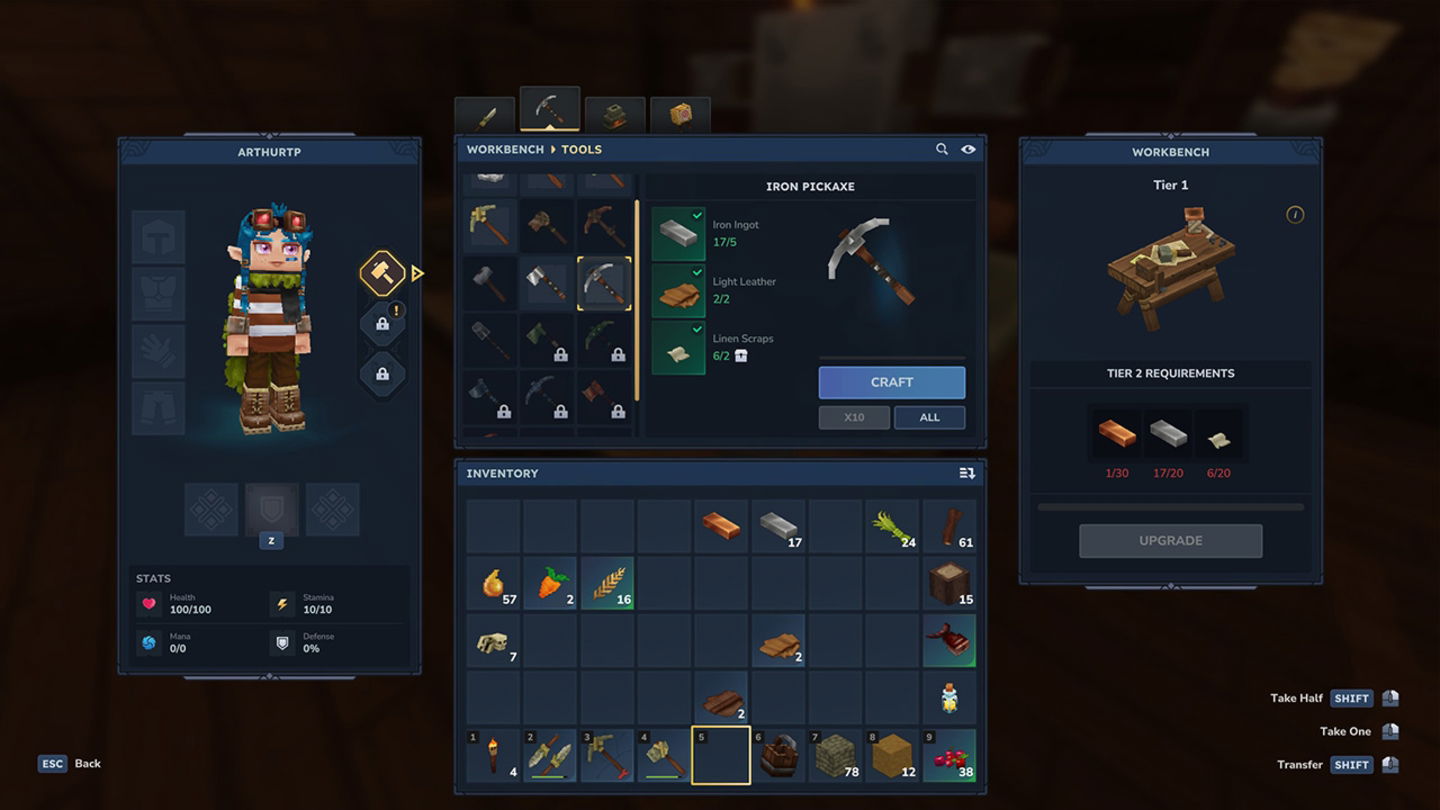Image resolution: width=1440 pixels, height=810 pixels.
Task: Click the workbench UPGRADE button
Action: pyautogui.click(x=1170, y=540)
